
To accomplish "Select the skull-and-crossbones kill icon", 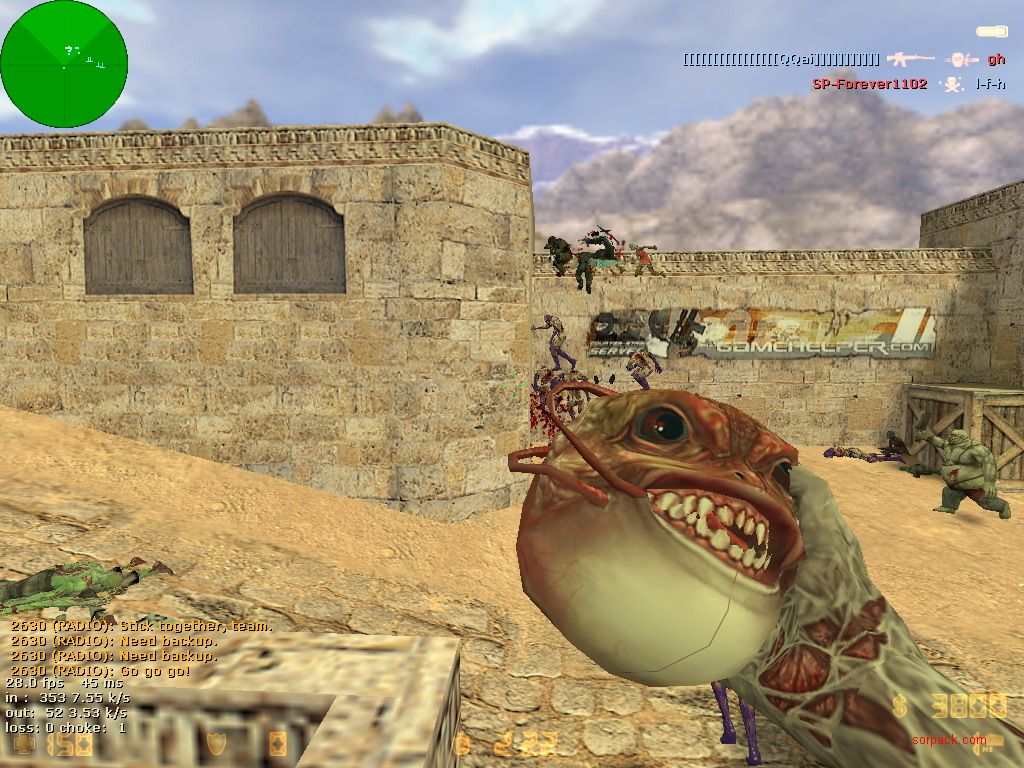I will (x=953, y=85).
